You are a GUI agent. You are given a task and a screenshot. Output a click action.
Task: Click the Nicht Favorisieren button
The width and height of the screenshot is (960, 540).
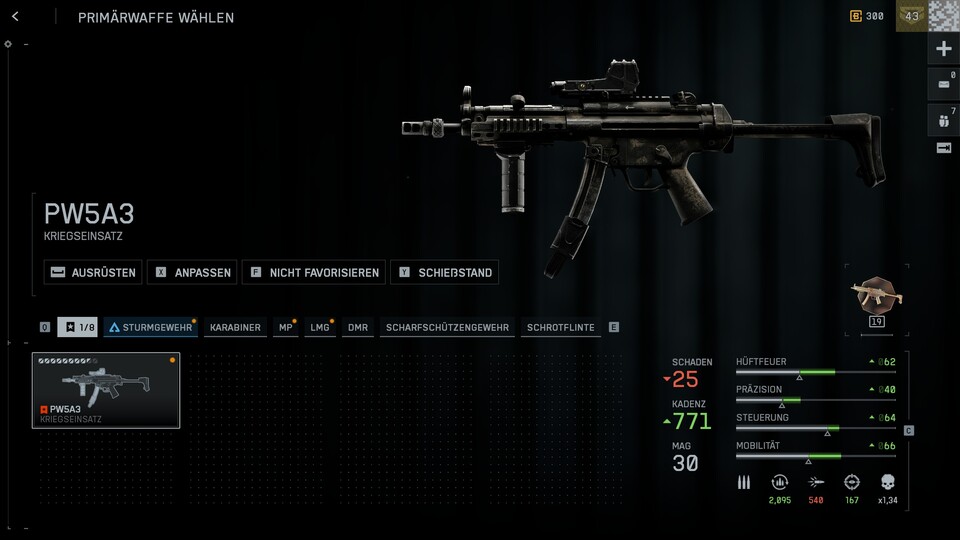(x=313, y=272)
